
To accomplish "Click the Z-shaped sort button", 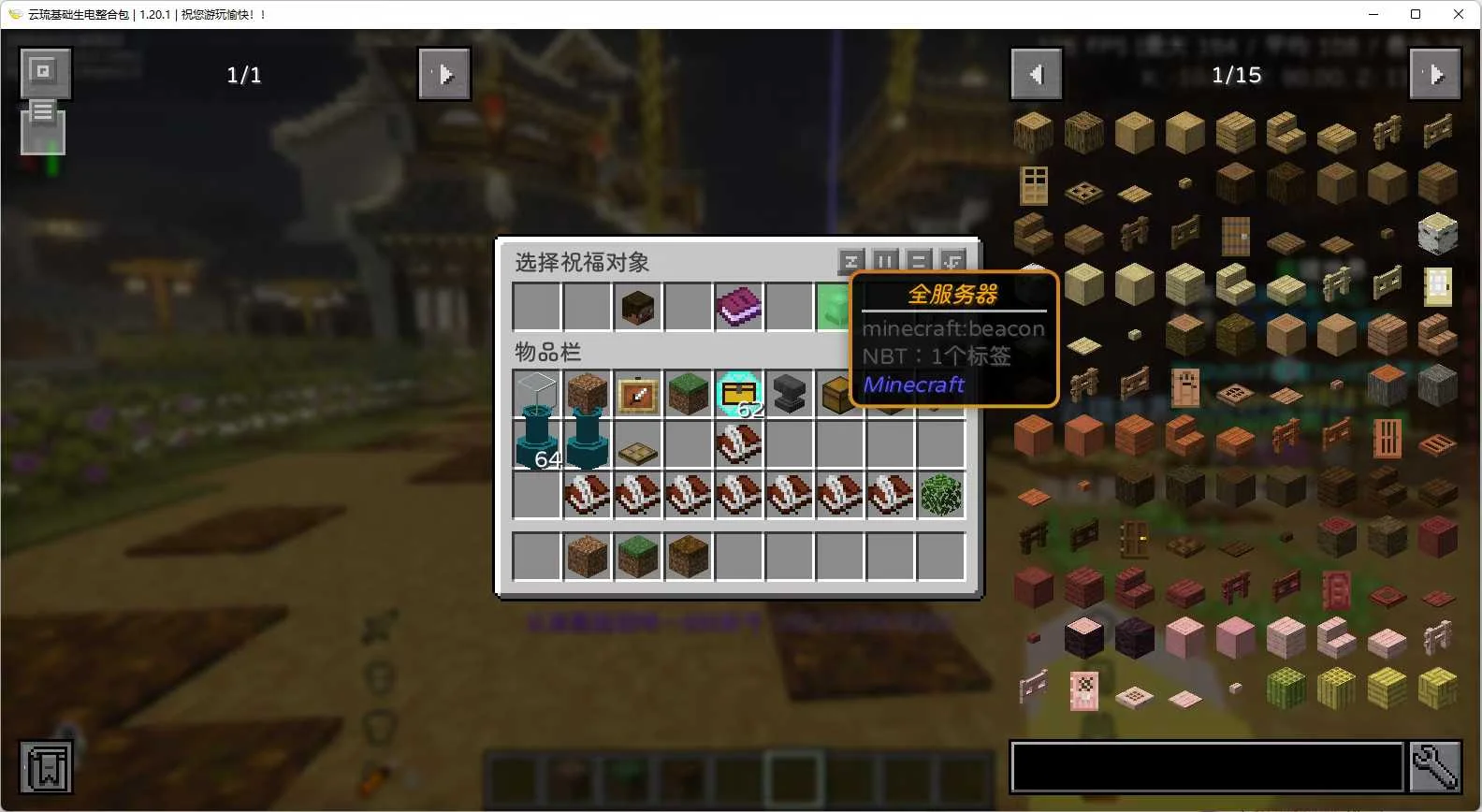I will (x=850, y=261).
